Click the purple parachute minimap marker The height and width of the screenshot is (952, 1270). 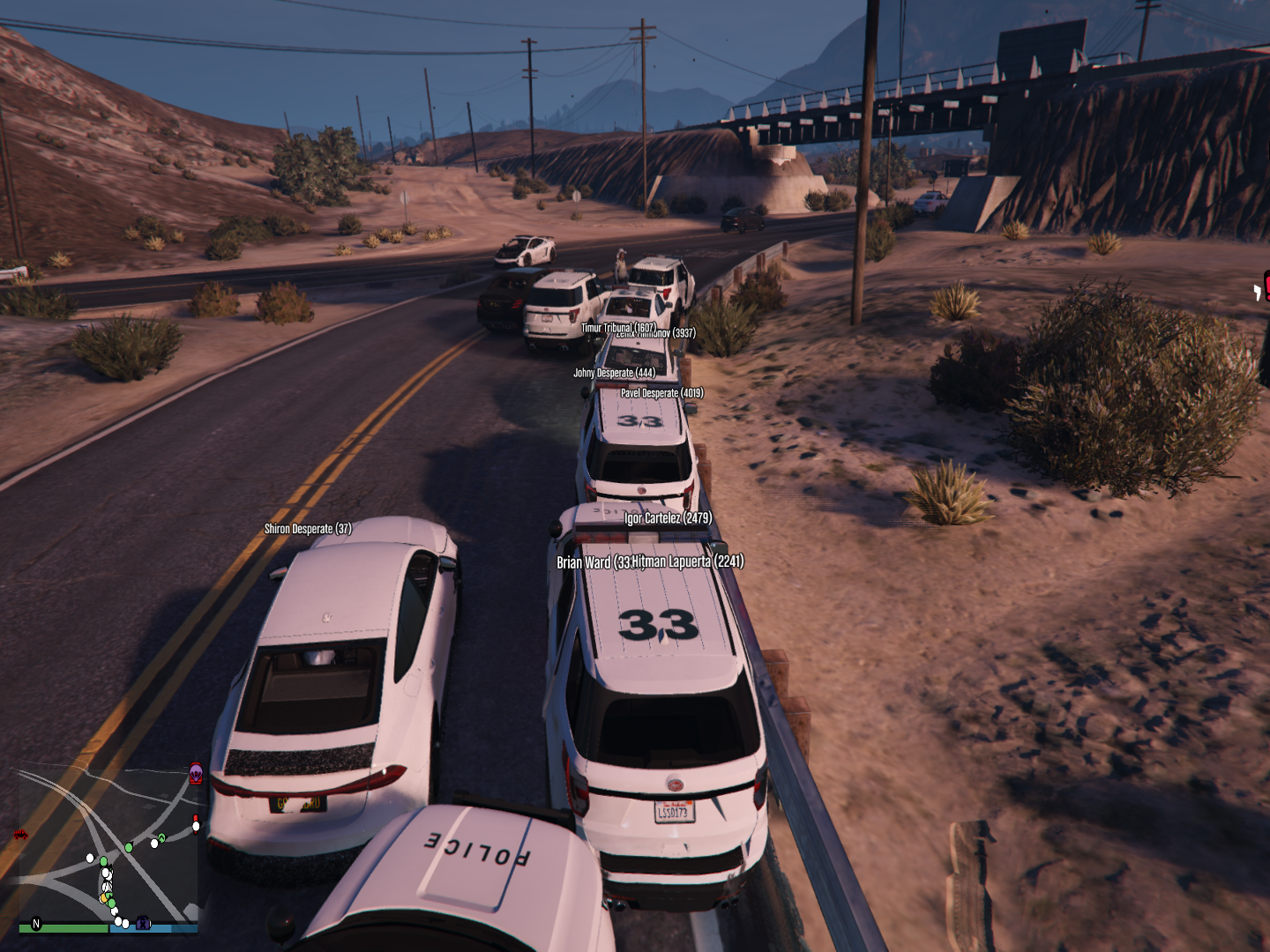(x=196, y=774)
